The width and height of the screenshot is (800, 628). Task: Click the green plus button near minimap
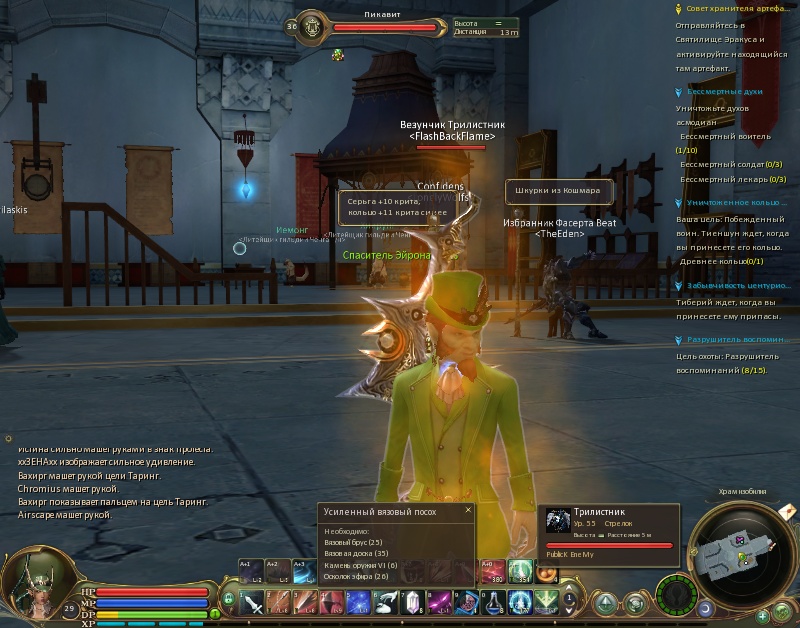[763, 615]
